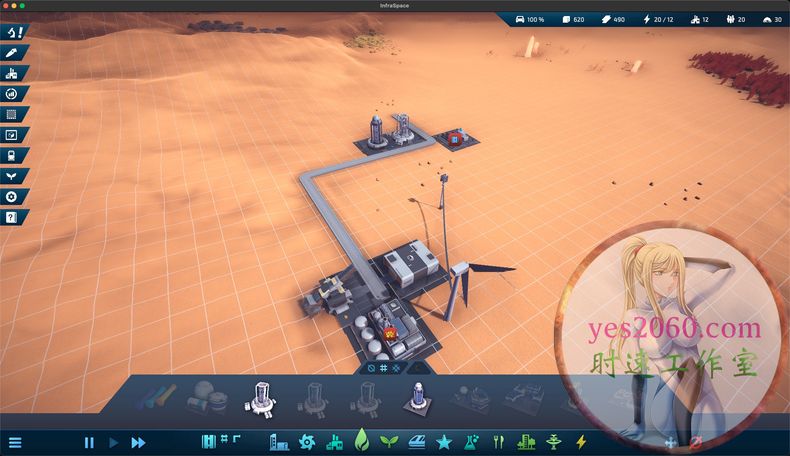Choose the fork and knife food category
This screenshot has height=456, width=790.
point(498,442)
